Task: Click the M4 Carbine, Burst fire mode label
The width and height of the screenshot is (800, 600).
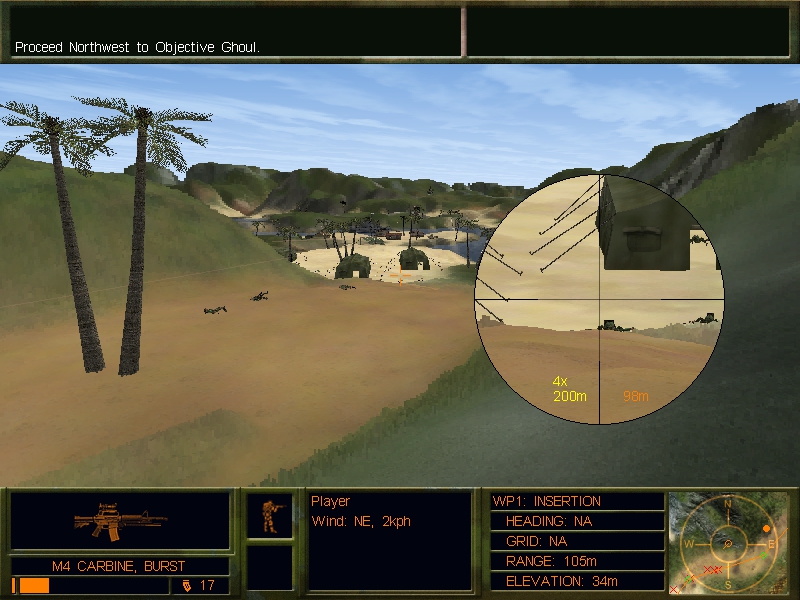Action: pos(119,566)
